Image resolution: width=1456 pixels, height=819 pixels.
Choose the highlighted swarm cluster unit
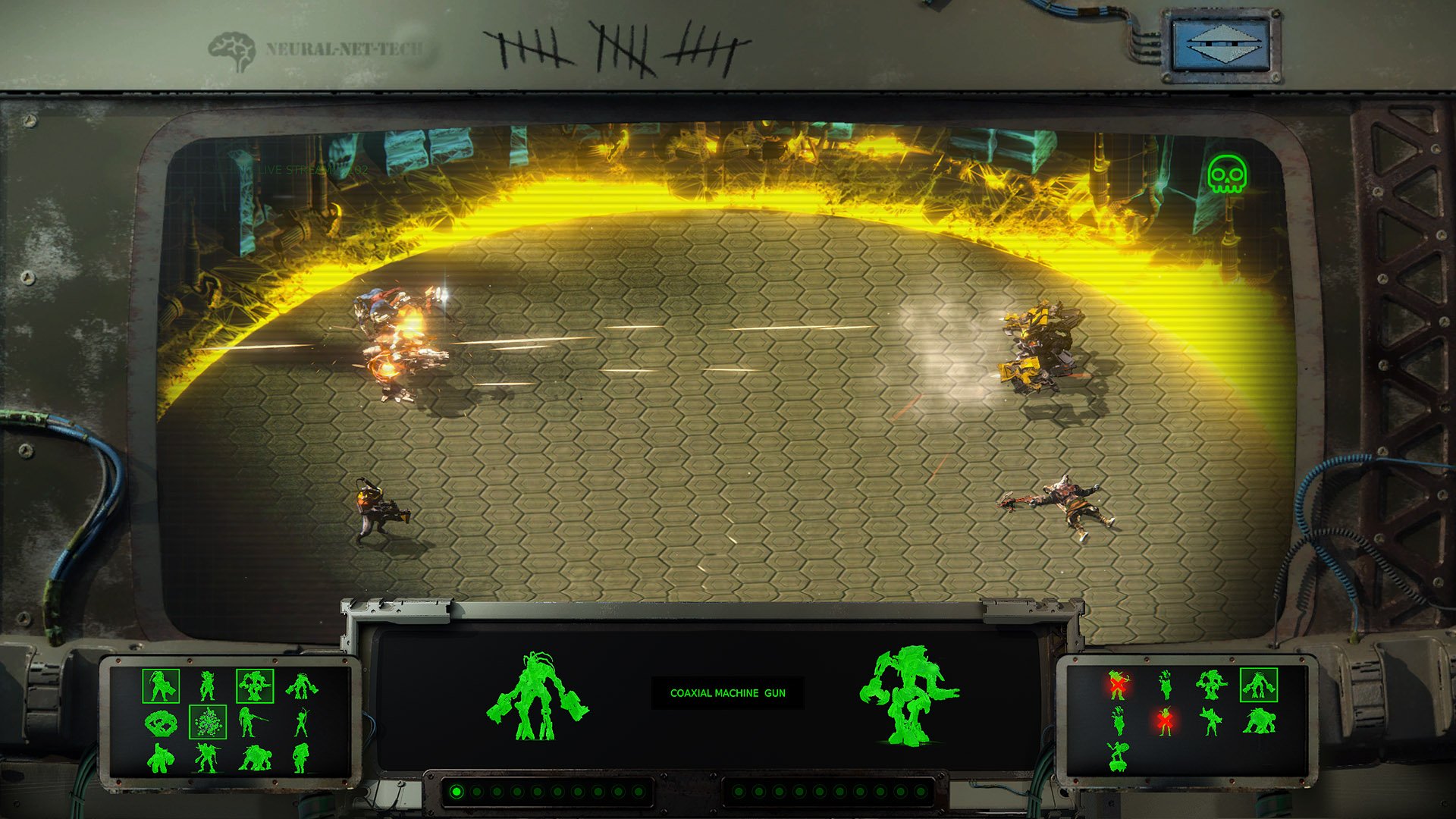click(207, 722)
